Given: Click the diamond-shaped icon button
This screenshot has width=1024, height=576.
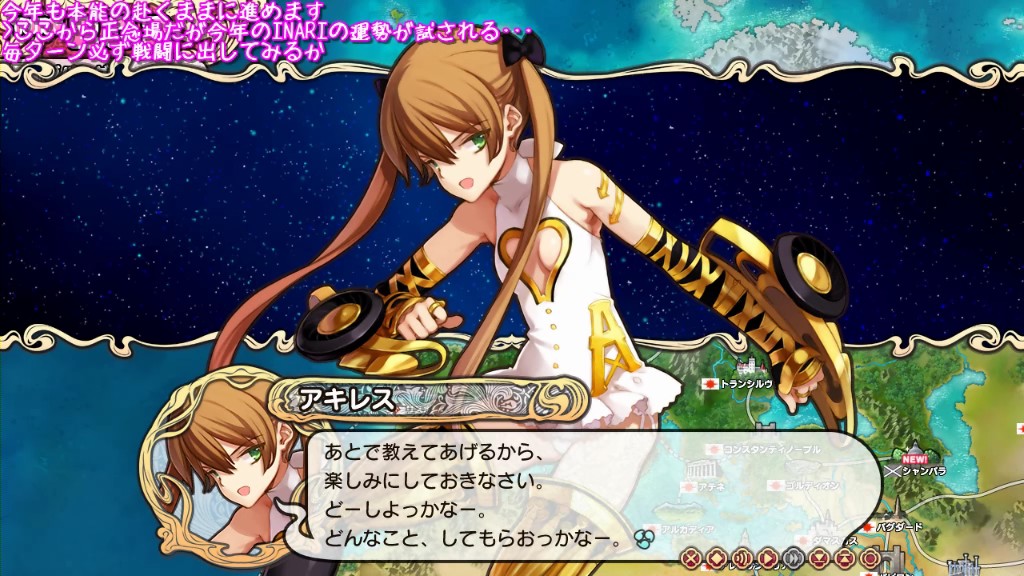Looking at the screenshot, I should click(716, 557).
